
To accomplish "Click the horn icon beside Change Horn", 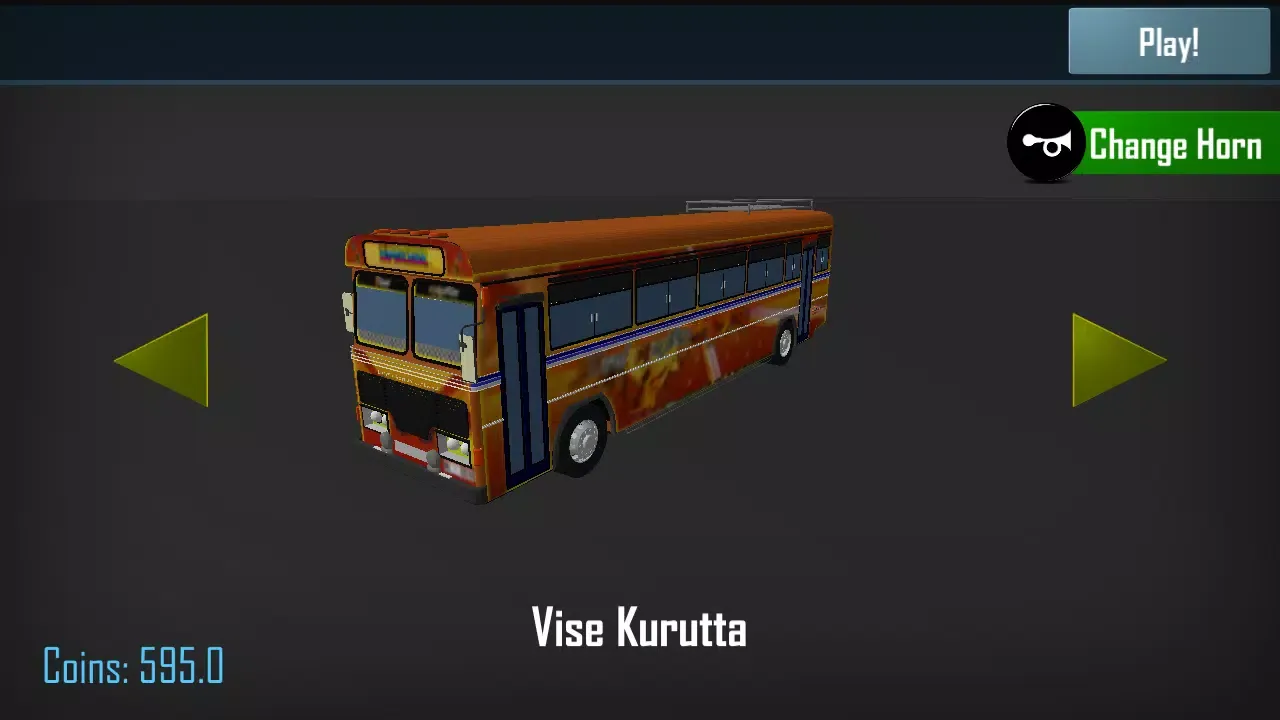I will 1045,143.
